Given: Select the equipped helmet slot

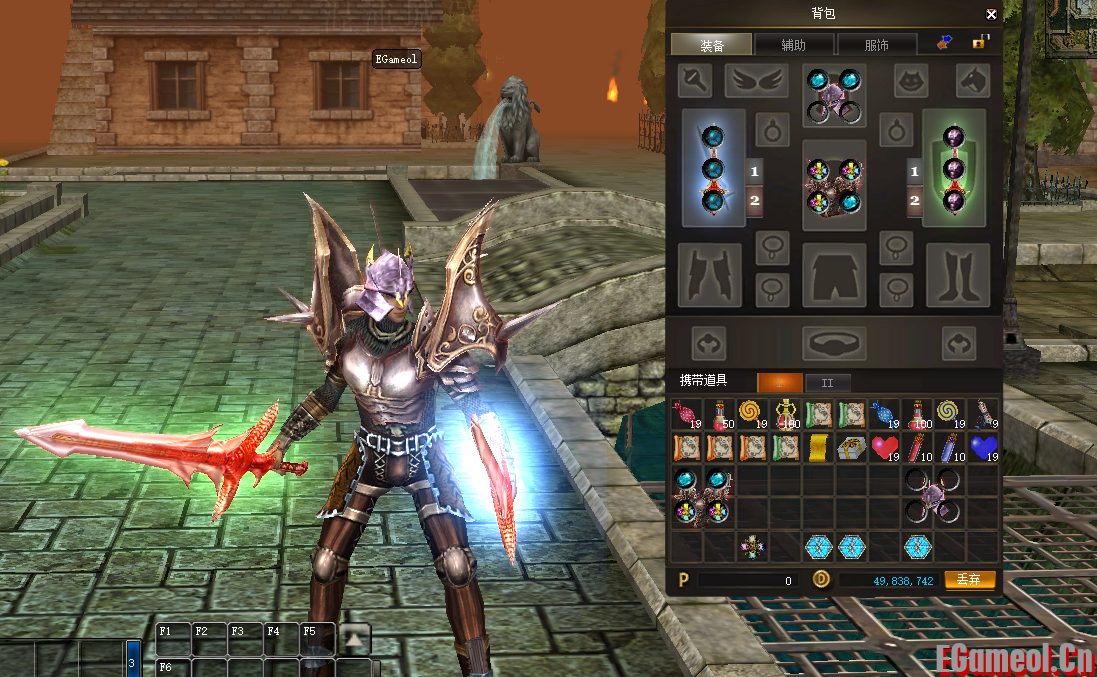Looking at the screenshot, I should 834,96.
